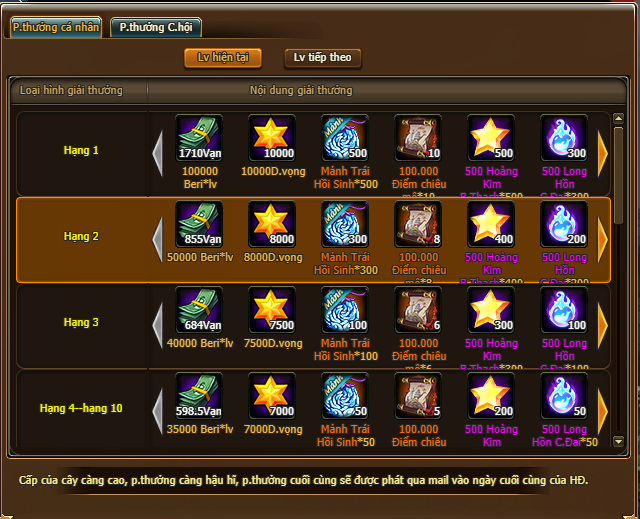Screen dimensions: 640x519
Task: Click Hạng 3's 7500 D.vọng star icon
Action: [x=272, y=311]
